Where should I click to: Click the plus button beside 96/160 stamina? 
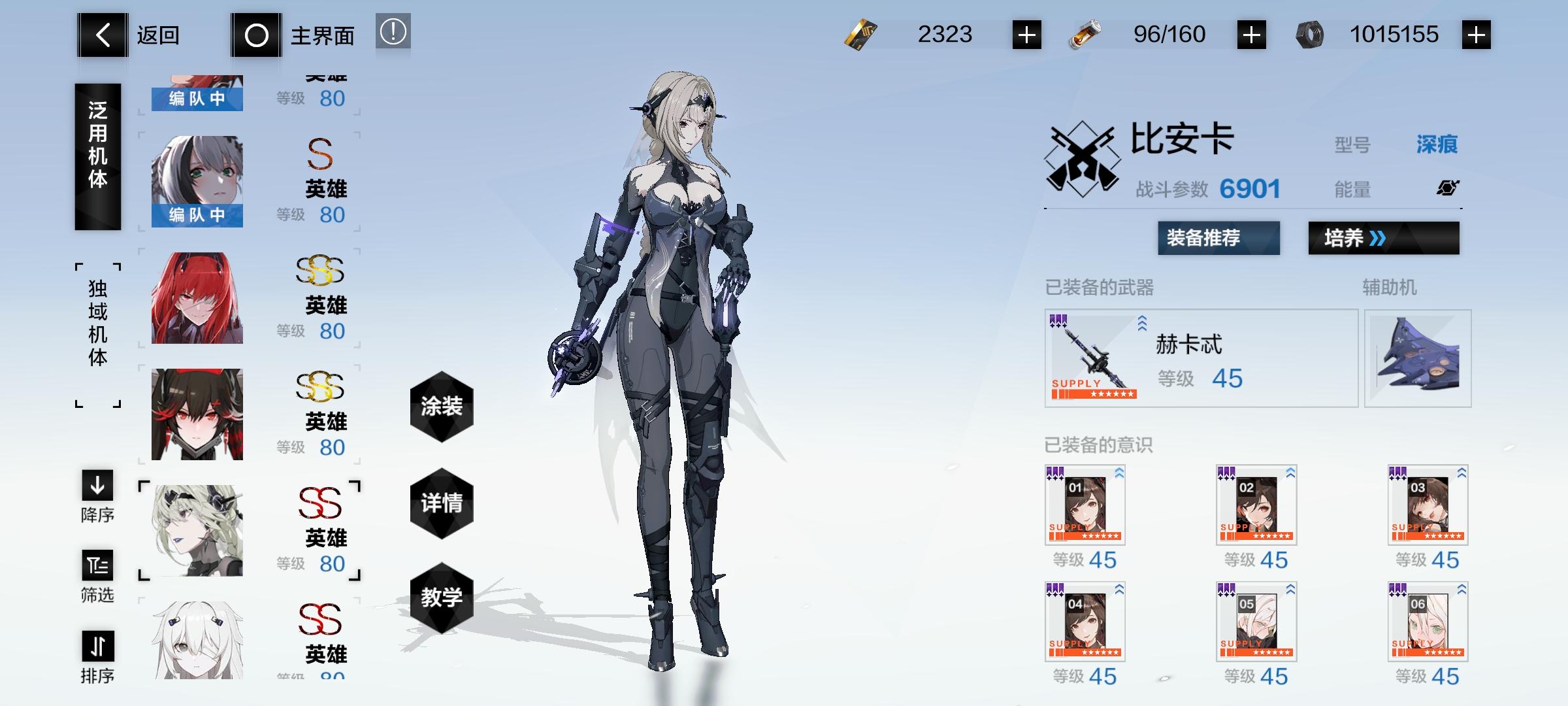click(1252, 34)
